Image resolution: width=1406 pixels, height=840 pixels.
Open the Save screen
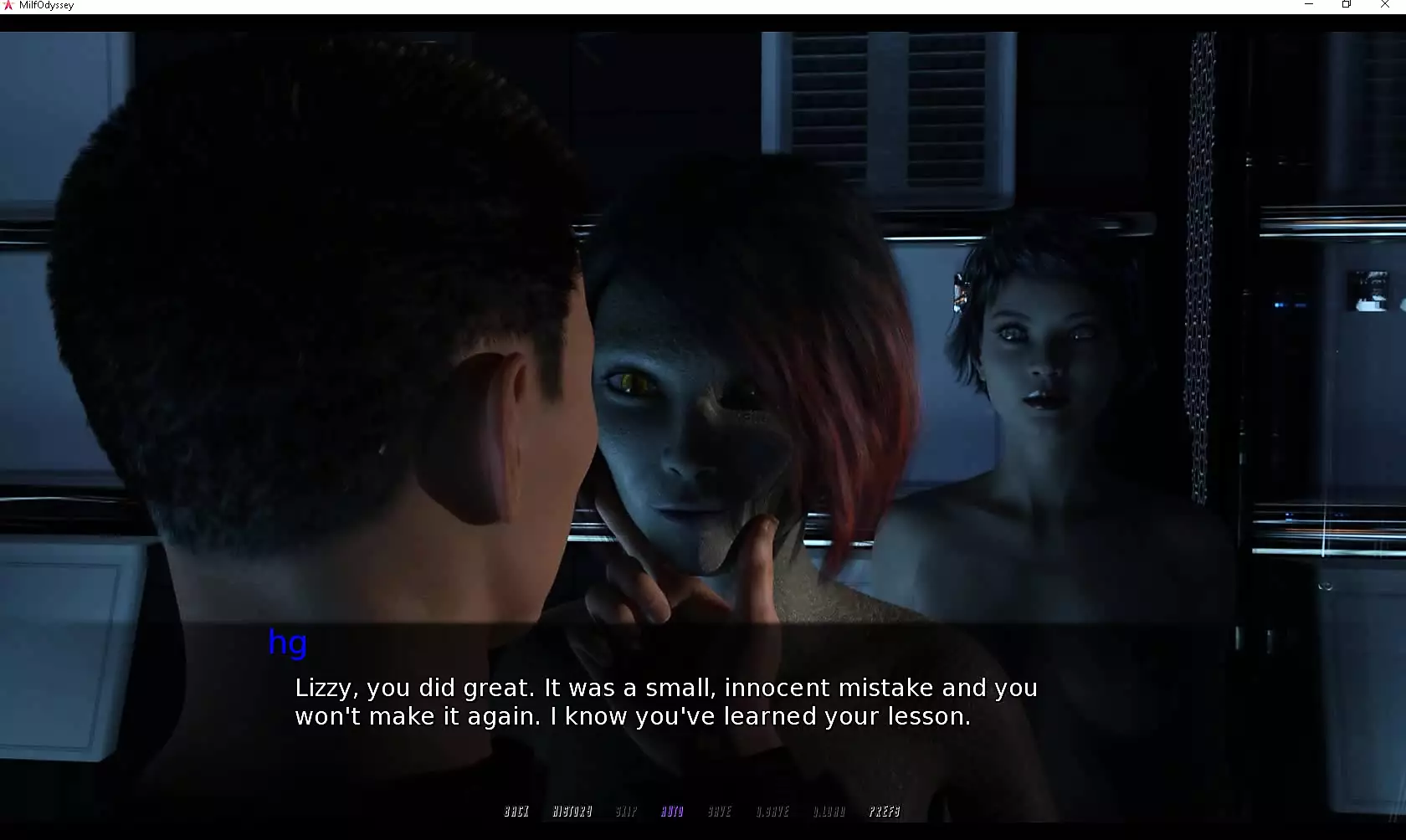[x=720, y=812]
